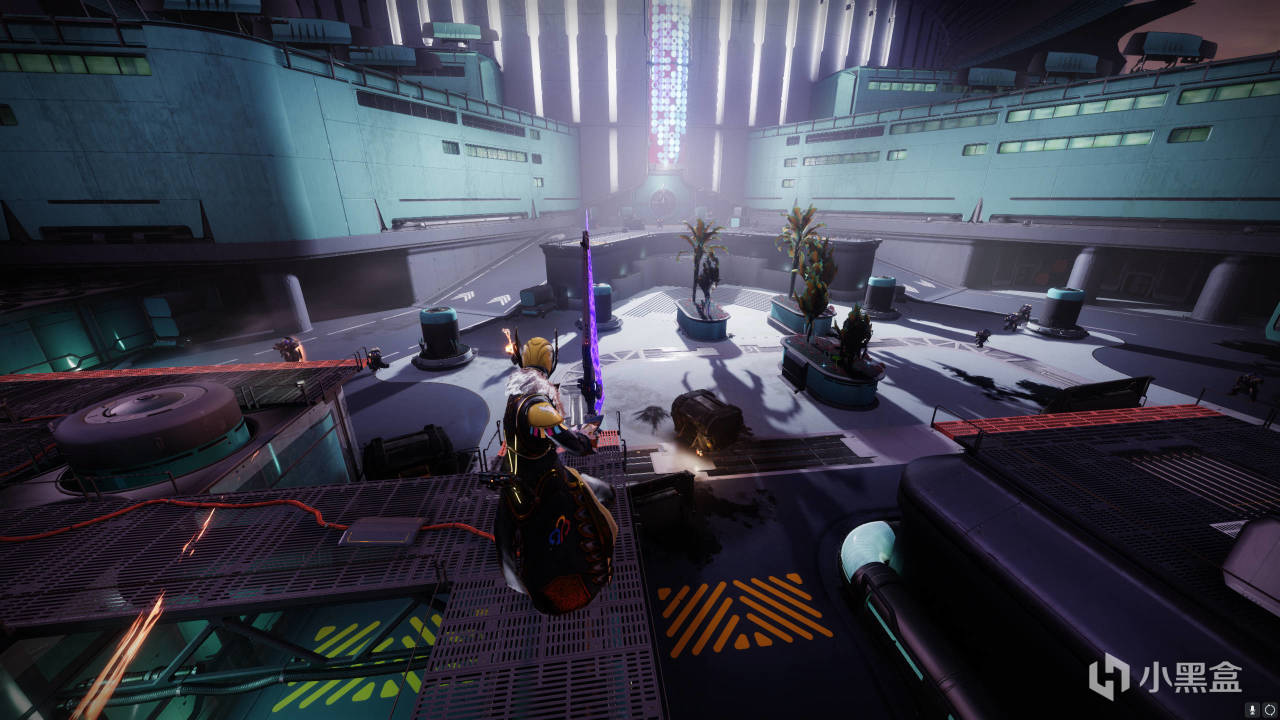The width and height of the screenshot is (1280, 720).
Task: Click the circular replay recording icon
Action: (1269, 709)
